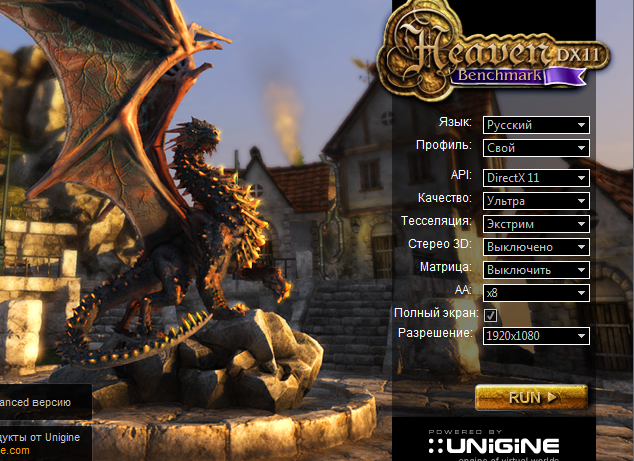Open the Качество quality dropdown
The width and height of the screenshot is (634, 461).
click(x=536, y=201)
